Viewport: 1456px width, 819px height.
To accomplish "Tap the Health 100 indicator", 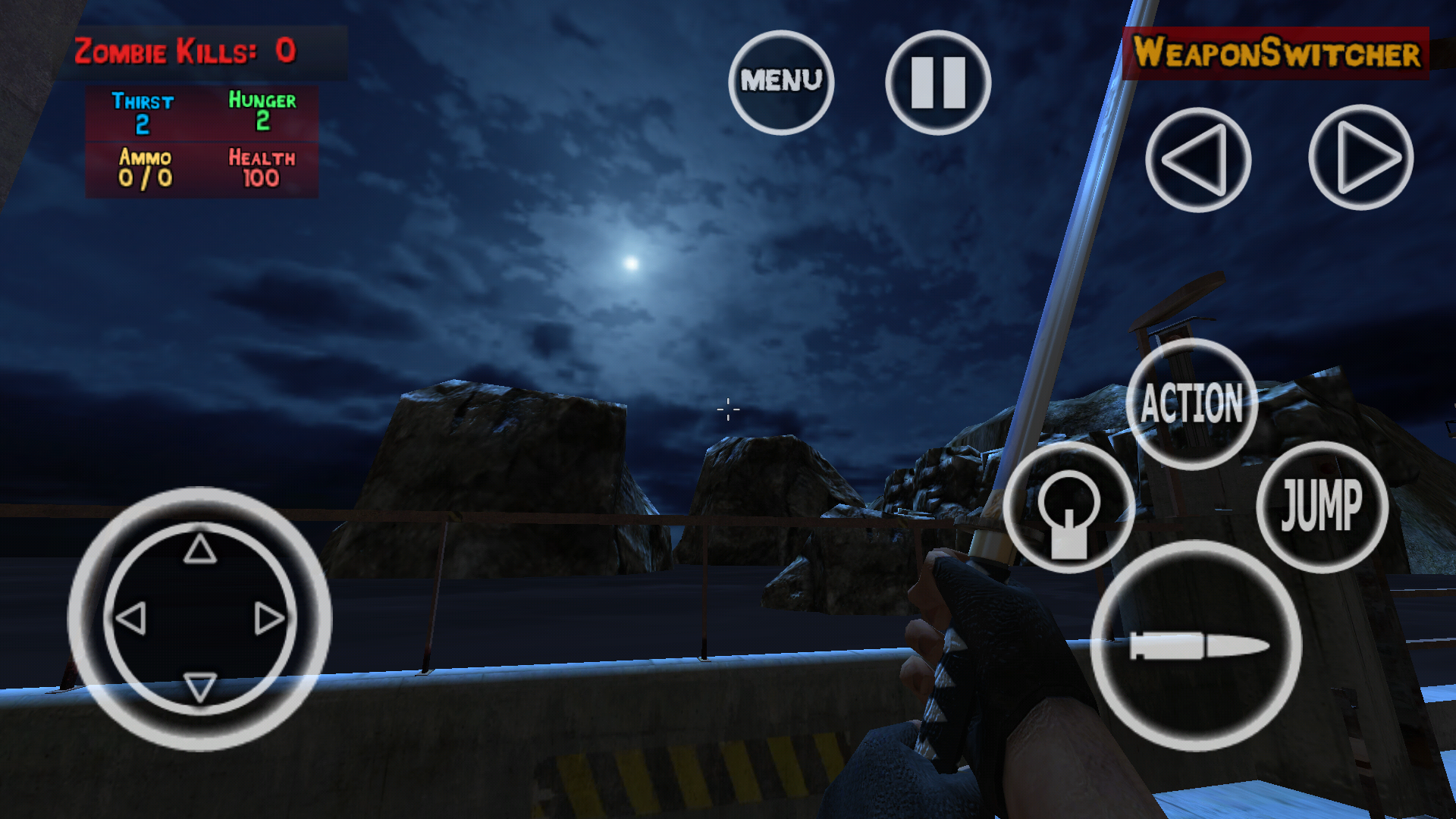I will (262, 168).
